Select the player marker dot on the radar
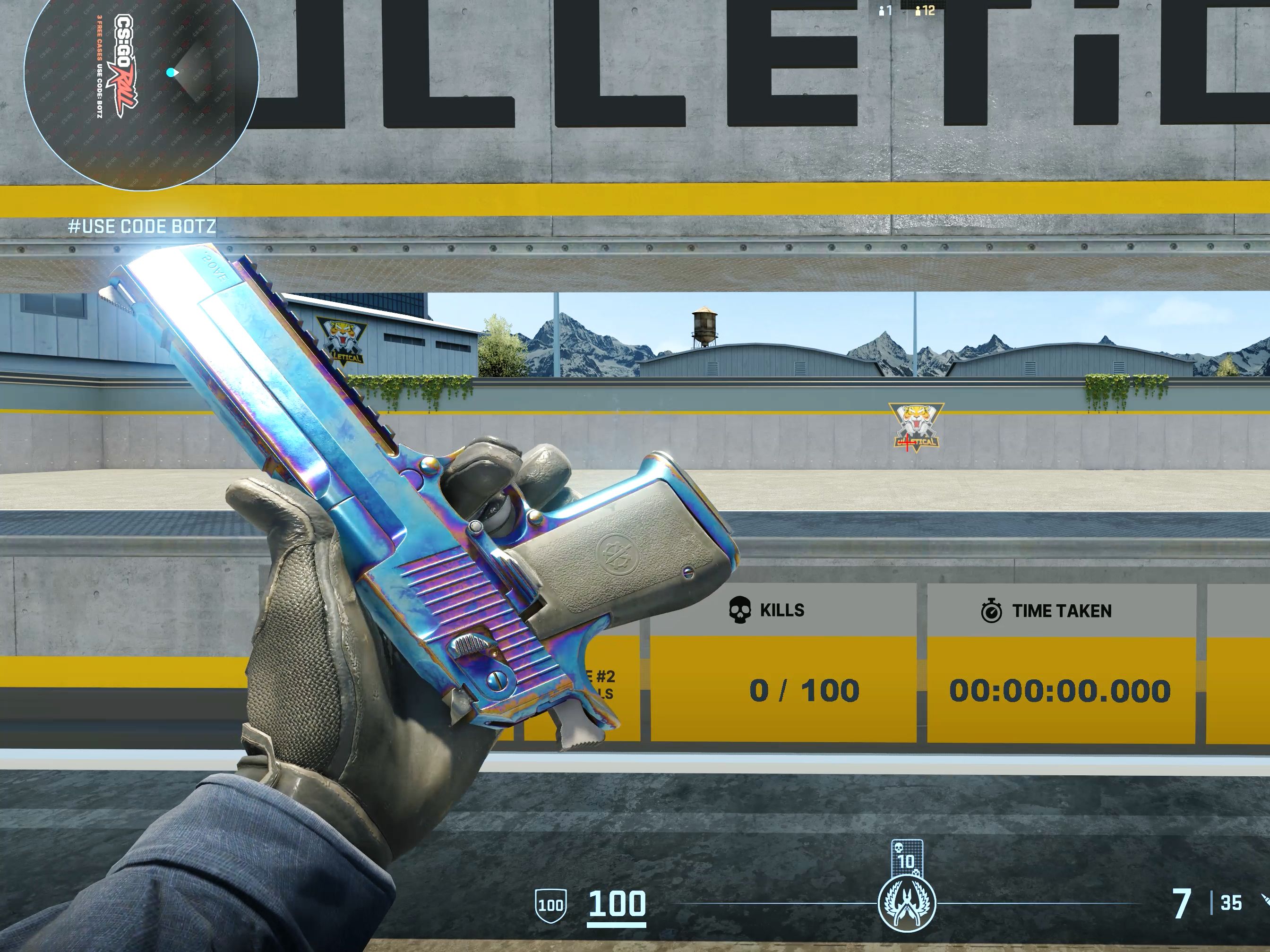The width and height of the screenshot is (1270, 952). point(171,72)
